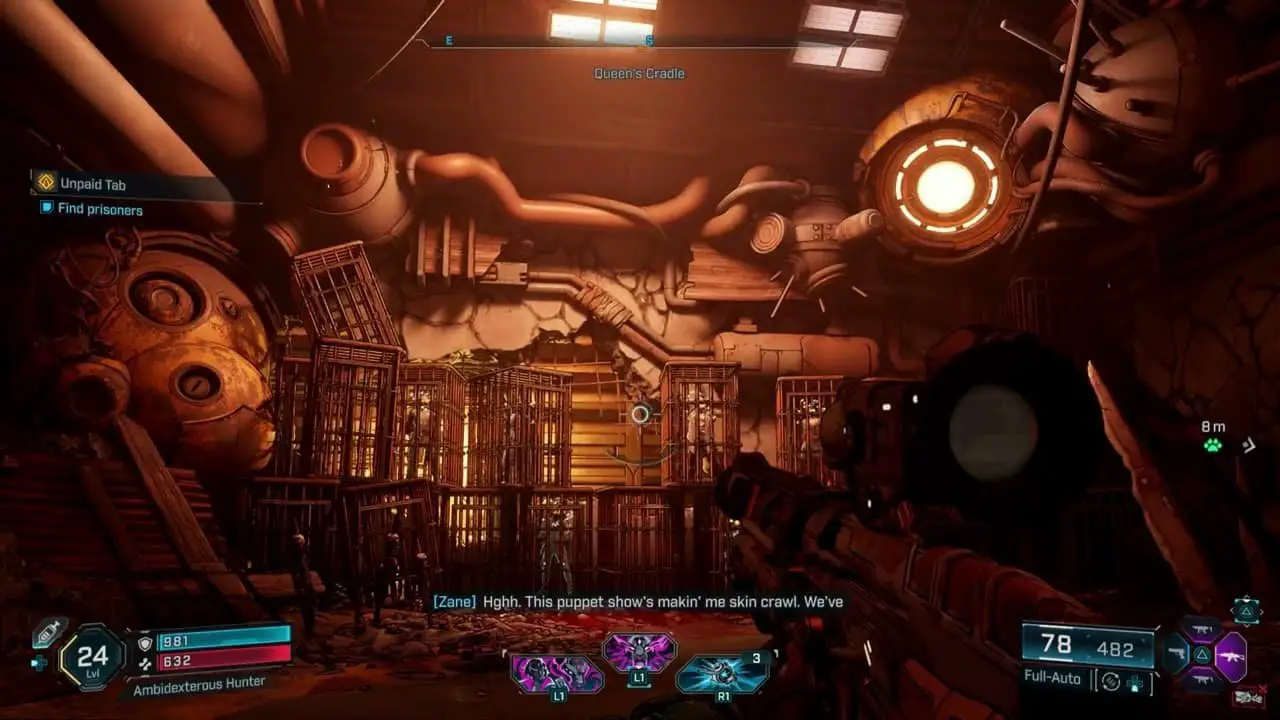
Task: Select the highlighted purple assault rifle slot
Action: coord(1231,657)
